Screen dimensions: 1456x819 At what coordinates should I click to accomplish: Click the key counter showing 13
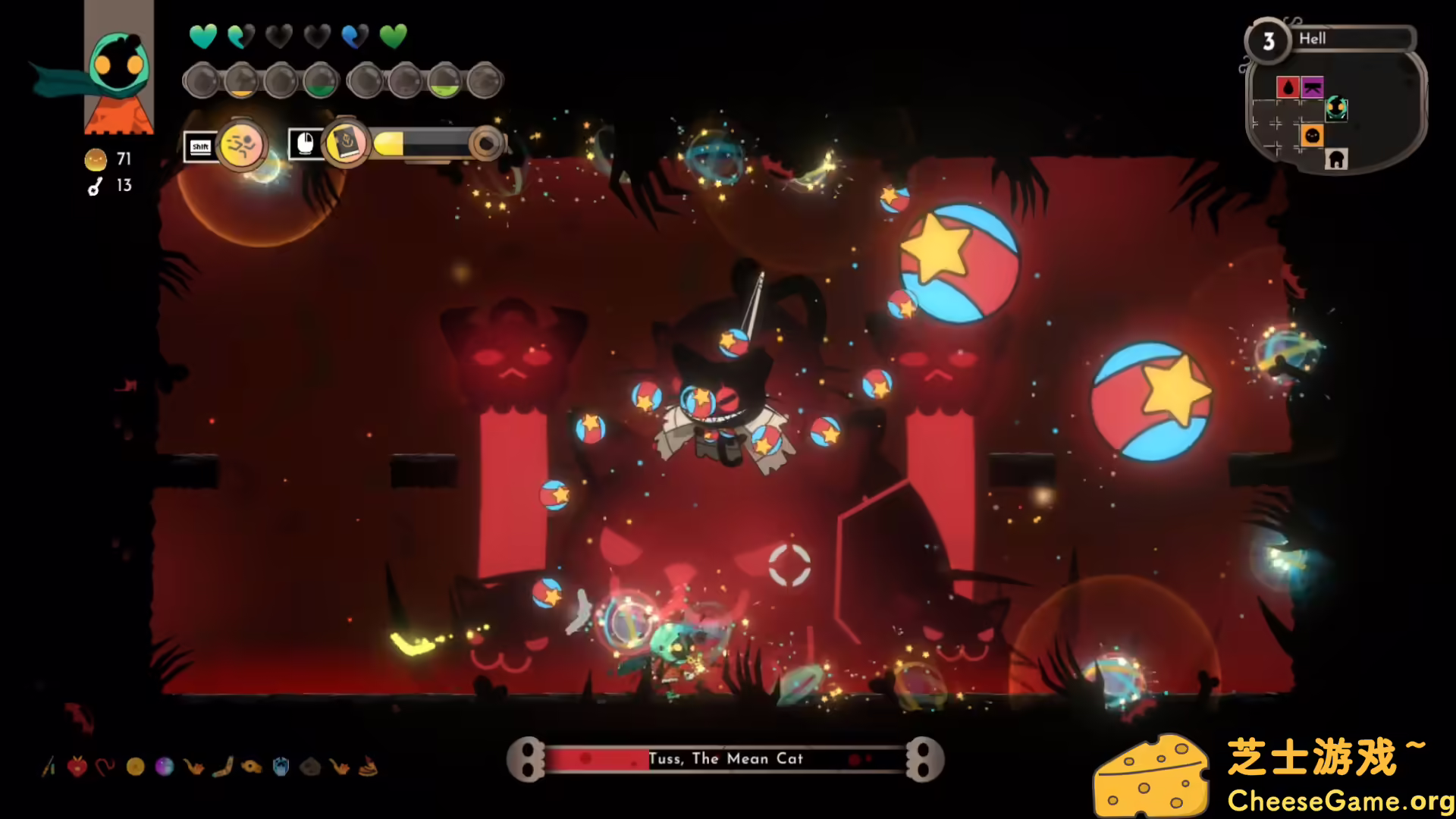[108, 186]
